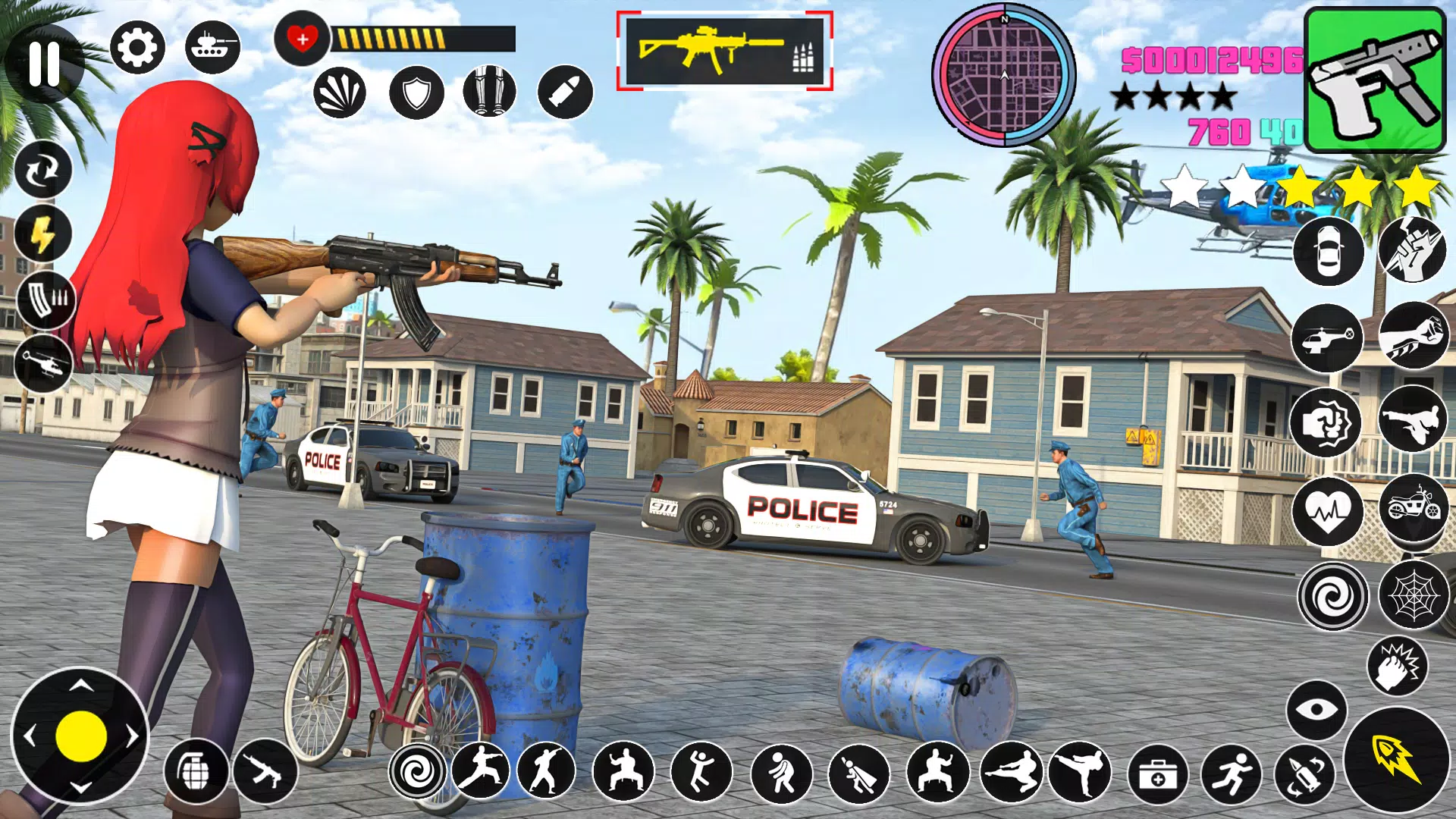The width and height of the screenshot is (1456, 819).
Task: Choose the bullet ammo icon
Action: coord(565,93)
